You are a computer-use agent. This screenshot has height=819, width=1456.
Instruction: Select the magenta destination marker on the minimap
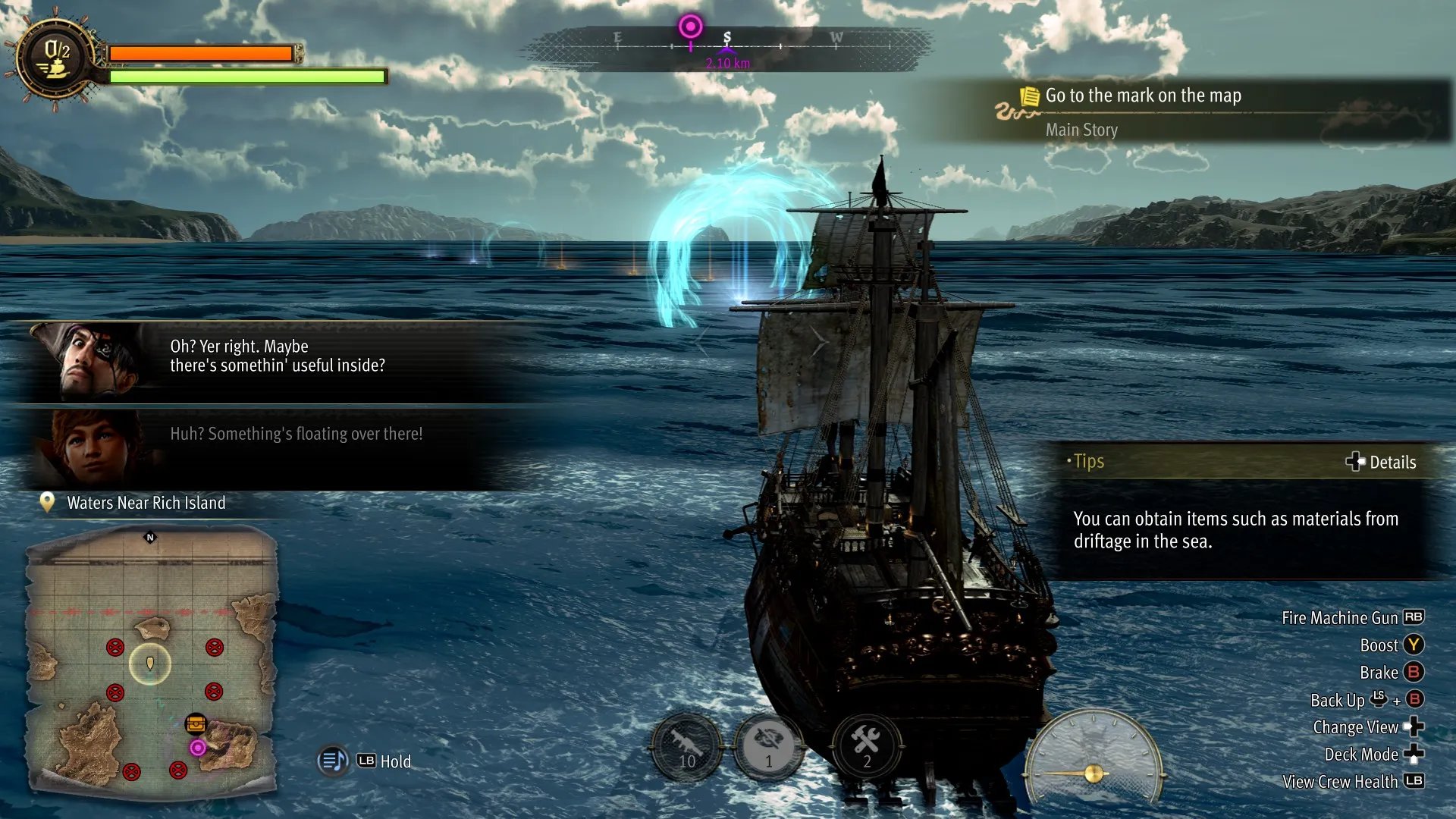point(198,748)
